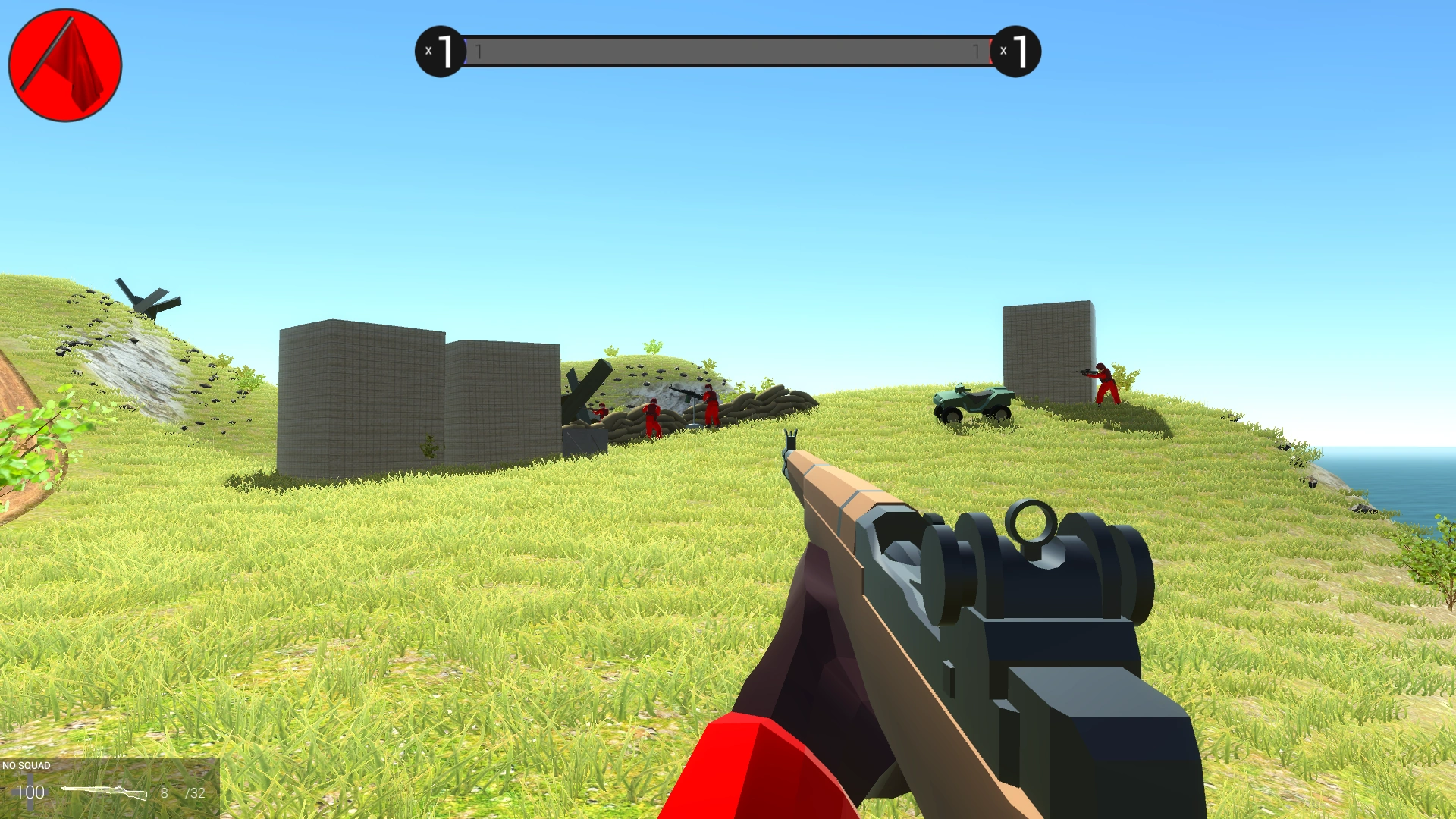Screen dimensions: 1456x819
Task: Click the center of the ticket balance bar
Action: [730, 50]
